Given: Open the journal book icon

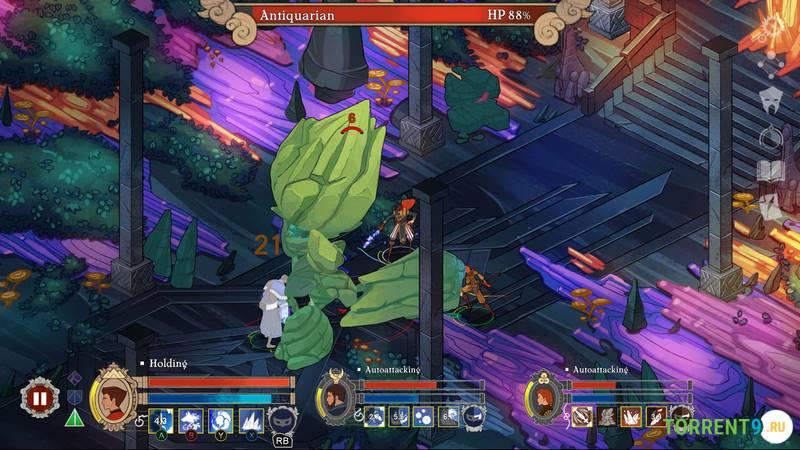Looking at the screenshot, I should pyautogui.click(x=771, y=170).
